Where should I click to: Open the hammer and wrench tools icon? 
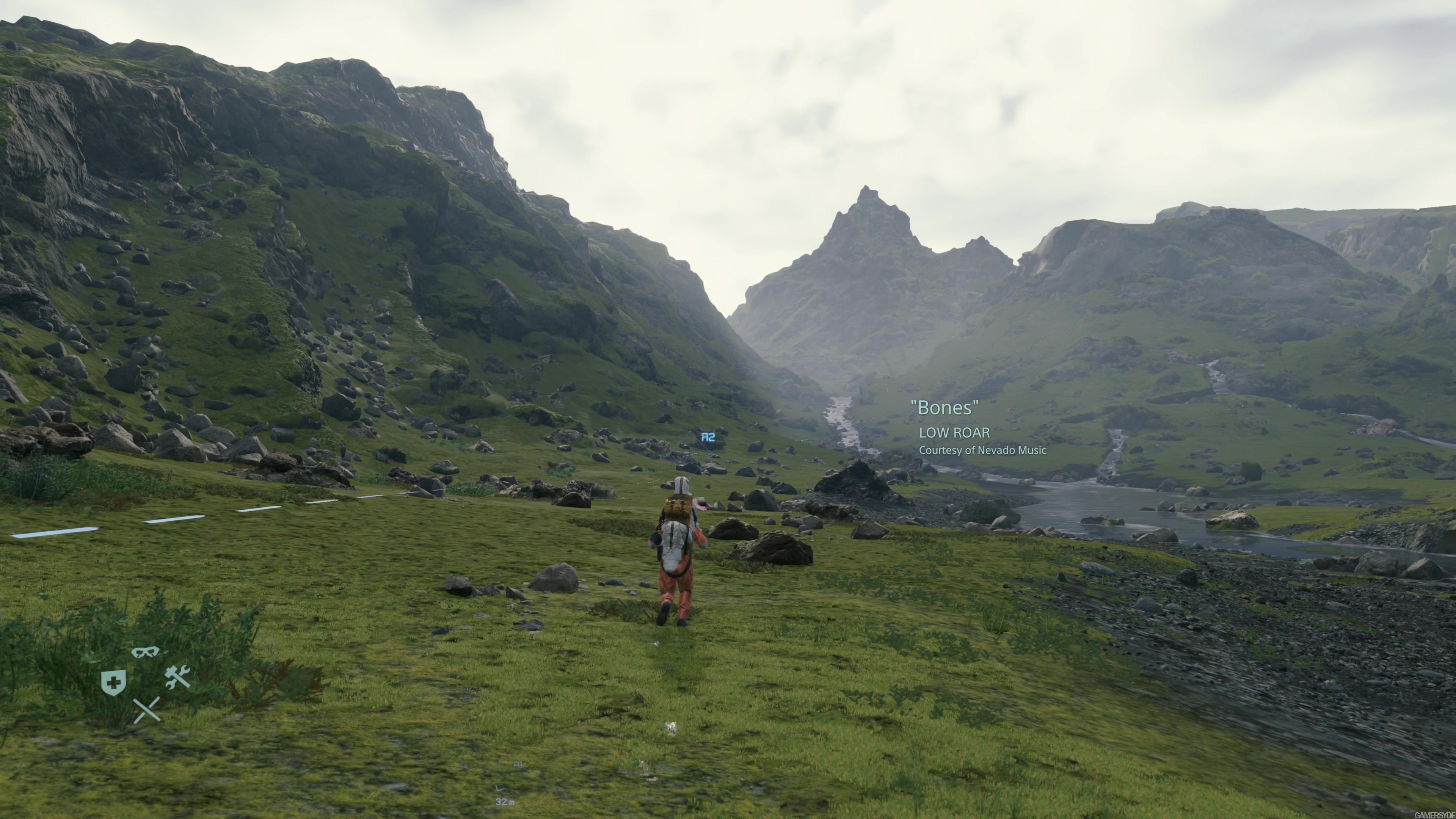(177, 676)
